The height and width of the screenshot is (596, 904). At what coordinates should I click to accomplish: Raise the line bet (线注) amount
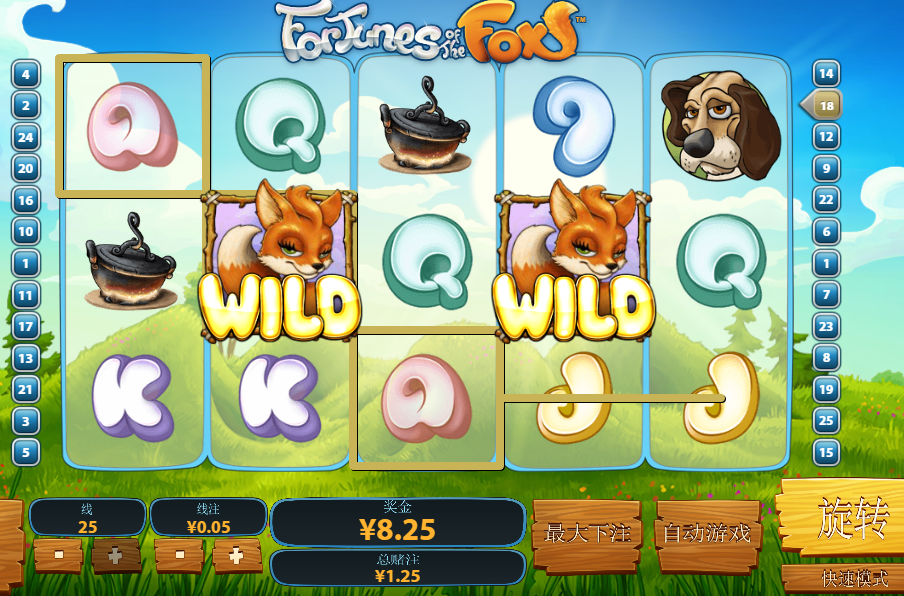click(x=236, y=555)
